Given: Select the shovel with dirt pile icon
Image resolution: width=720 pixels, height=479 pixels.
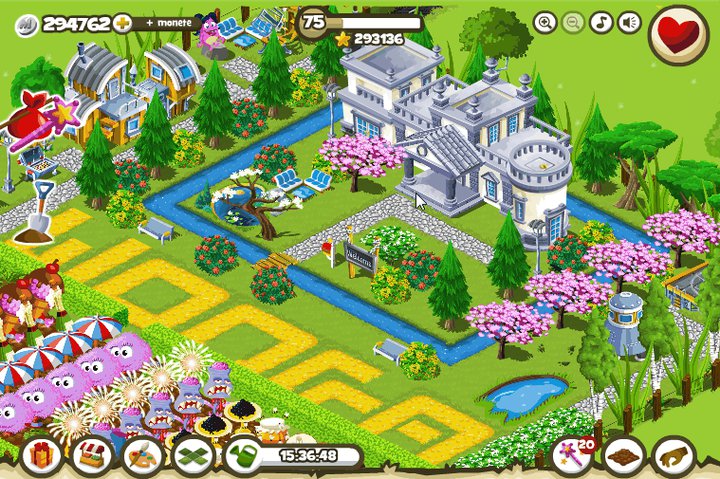Looking at the screenshot, I should click(x=36, y=215).
